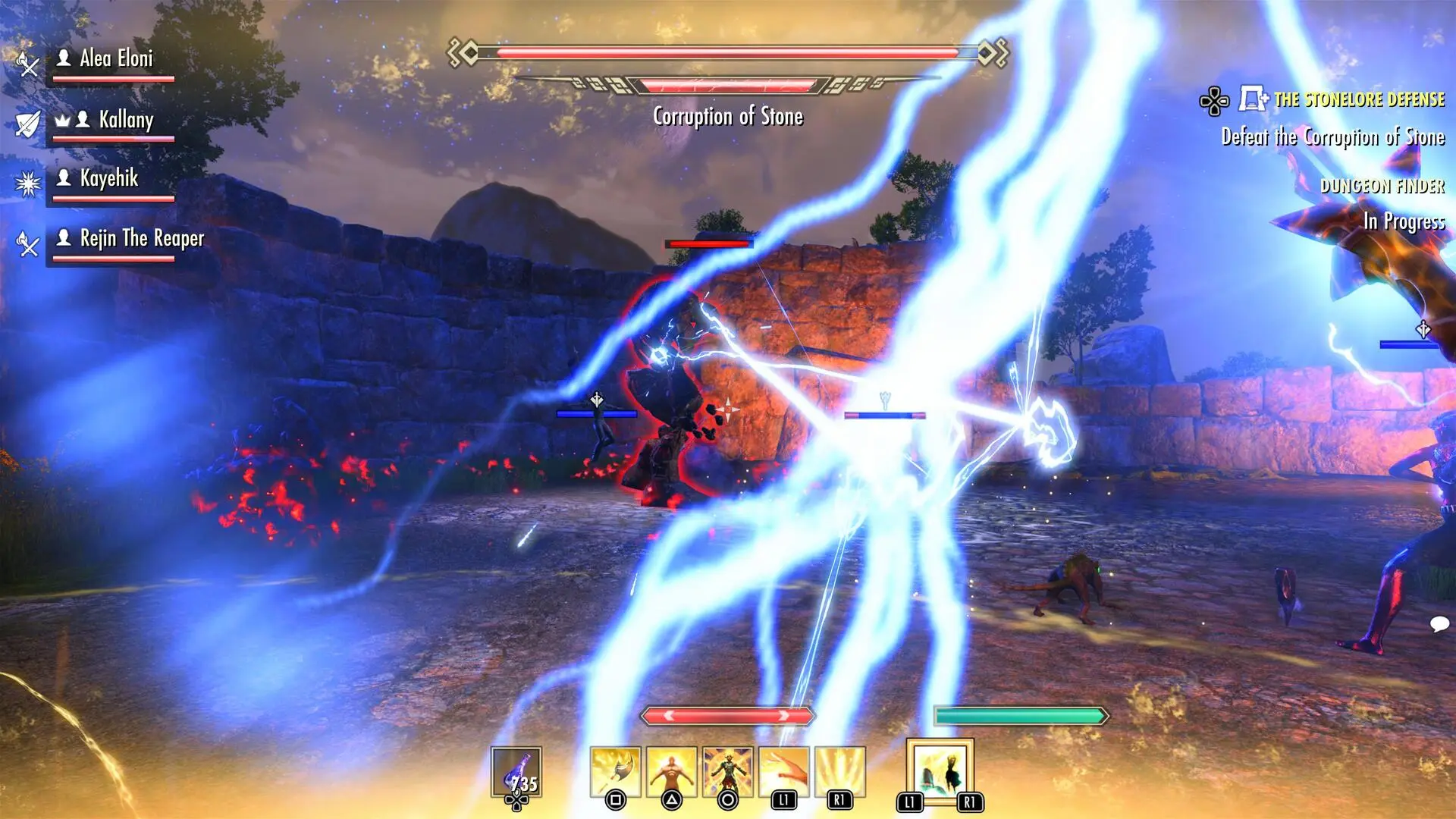The image size is (1456, 819).
Task: Click the Dungeon Finder status
Action: 1382,187
